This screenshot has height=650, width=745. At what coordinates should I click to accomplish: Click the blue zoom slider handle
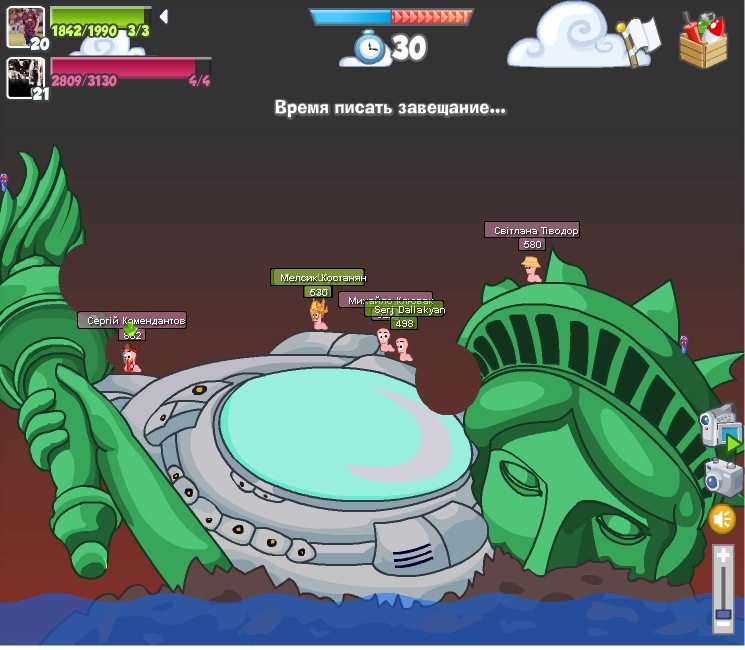tap(722, 613)
